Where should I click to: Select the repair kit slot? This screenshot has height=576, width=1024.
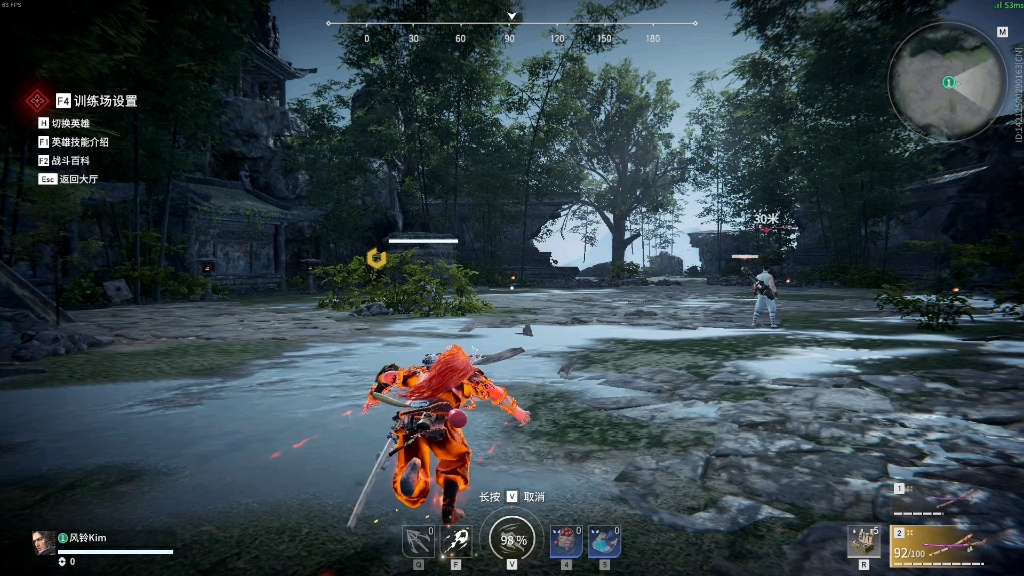click(x=864, y=541)
